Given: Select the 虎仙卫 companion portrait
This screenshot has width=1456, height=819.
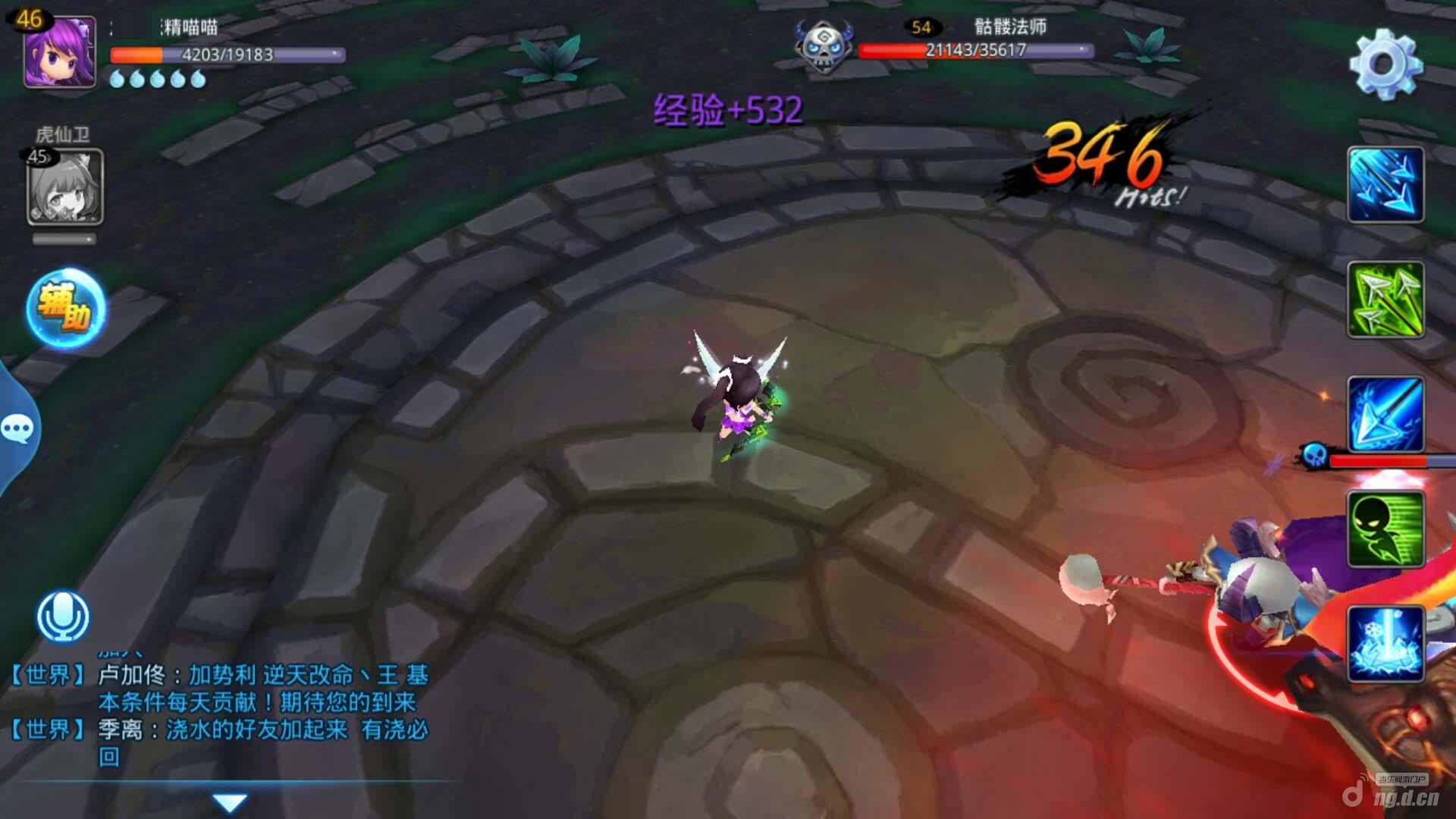Looking at the screenshot, I should click(x=65, y=187).
